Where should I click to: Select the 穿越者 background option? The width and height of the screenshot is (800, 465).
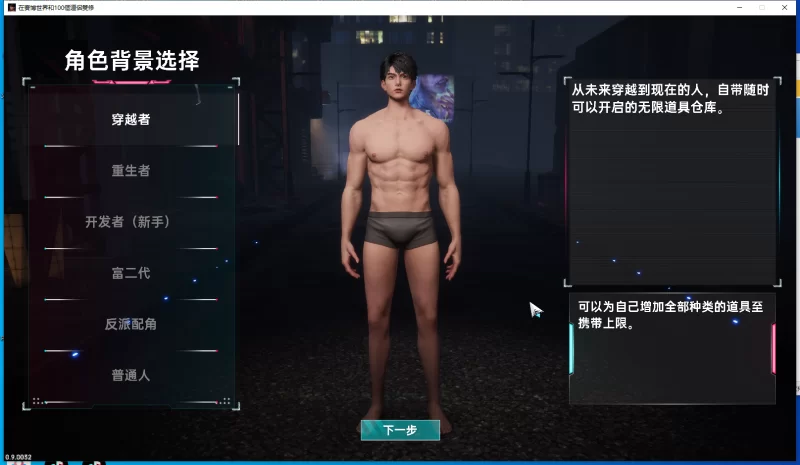point(131,120)
